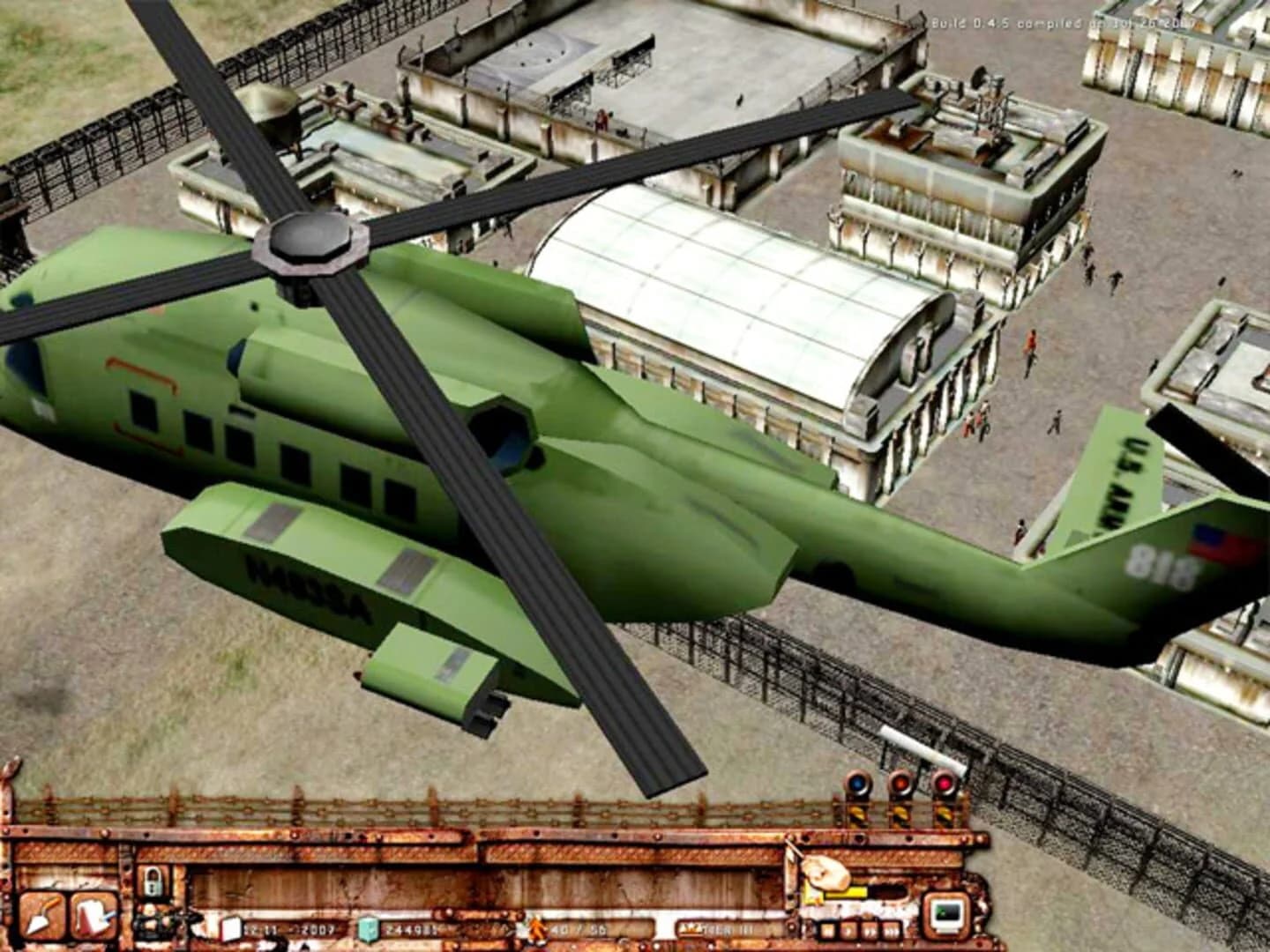Activate the red signal light
1270x952 pixels.
click(945, 783)
